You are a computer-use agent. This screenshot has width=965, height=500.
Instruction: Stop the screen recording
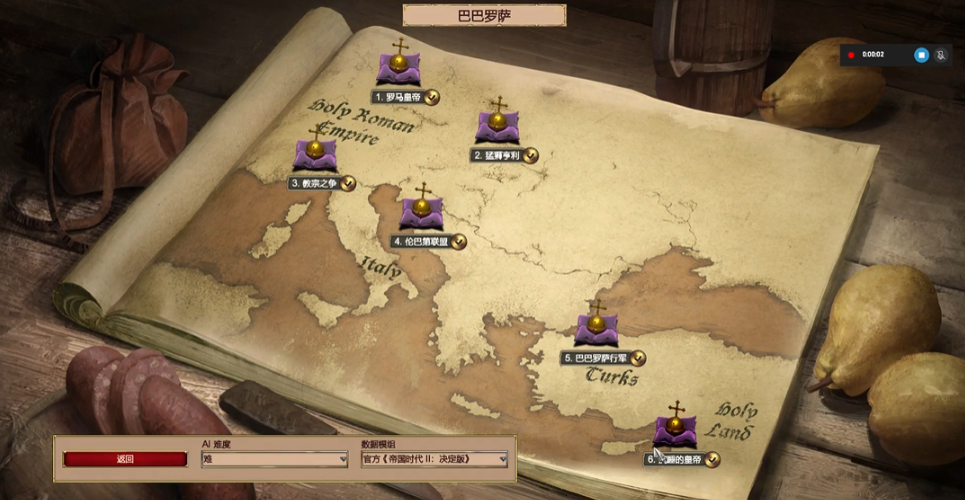point(921,55)
